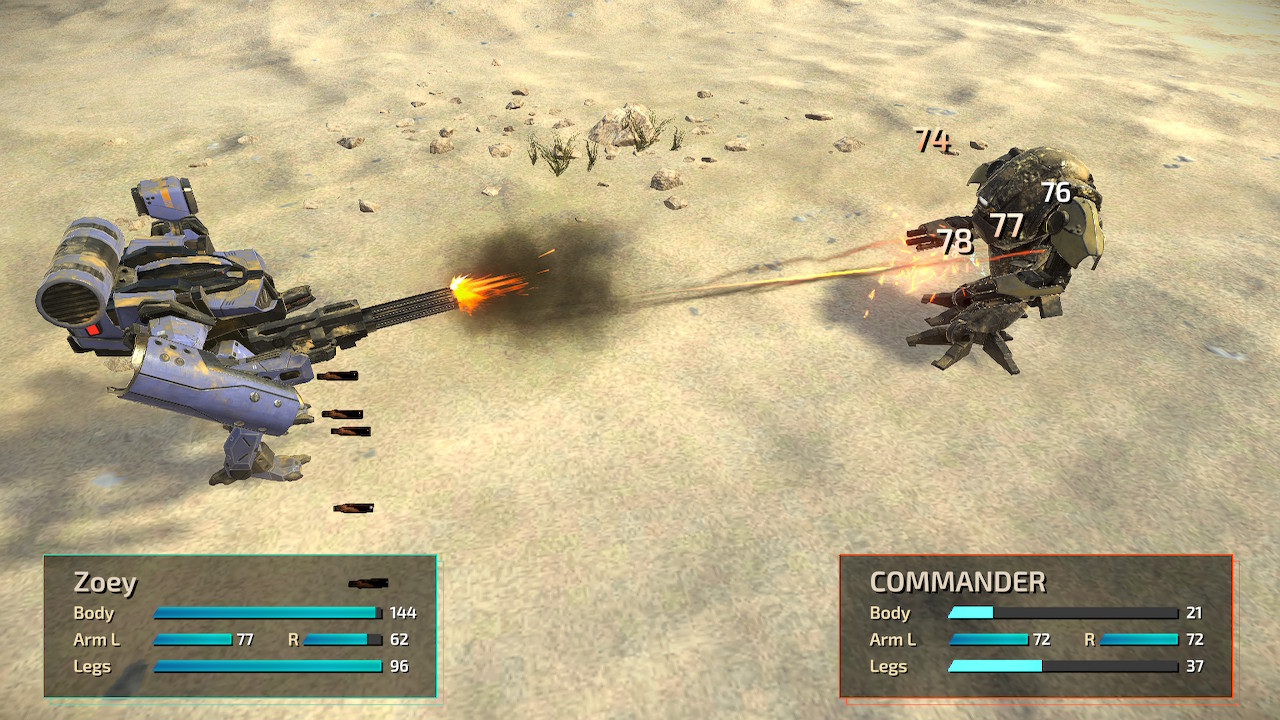
Task: Click Zoey's Body health bar
Action: click(265, 614)
